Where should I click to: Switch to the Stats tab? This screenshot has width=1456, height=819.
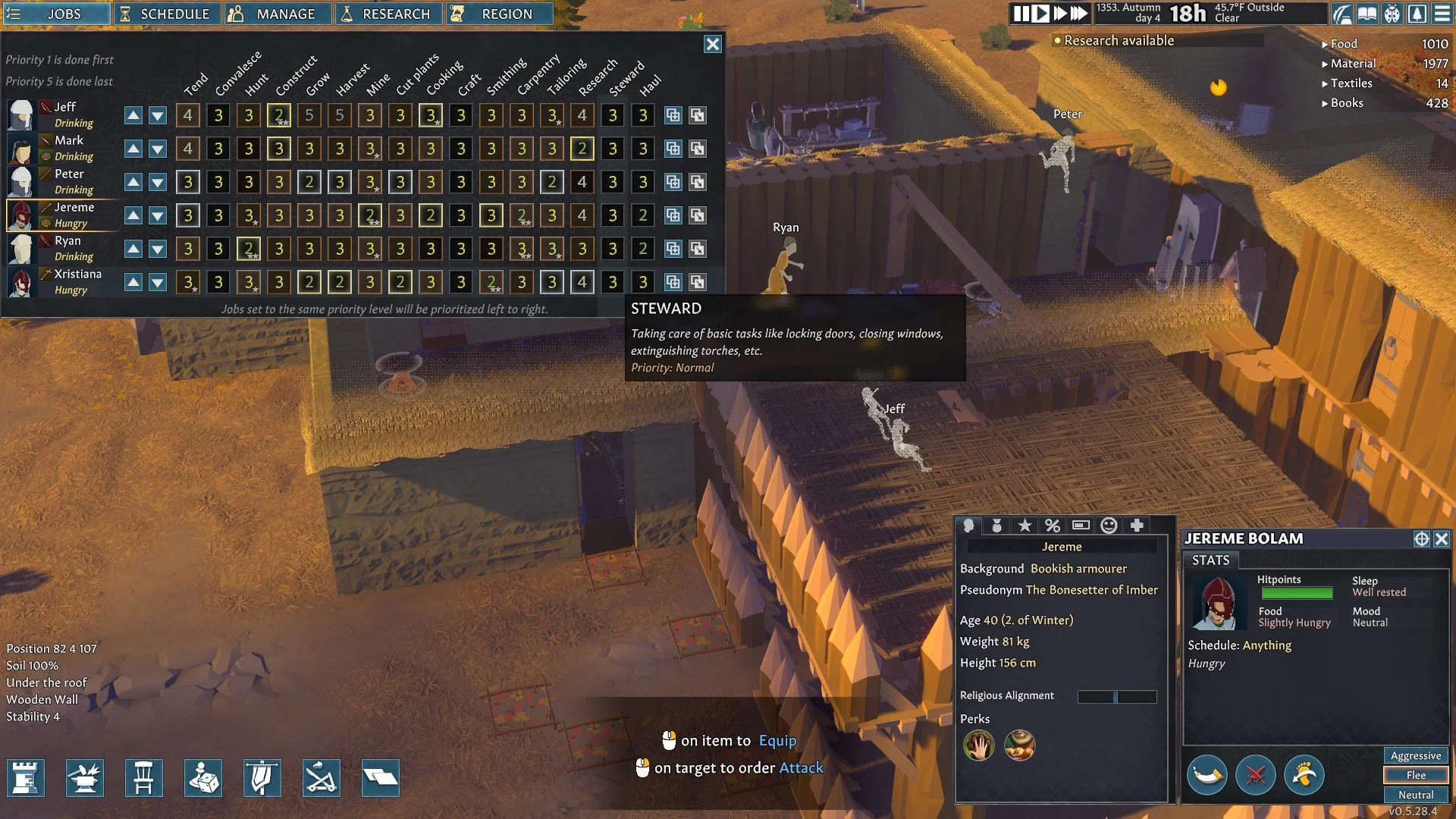click(x=1210, y=560)
